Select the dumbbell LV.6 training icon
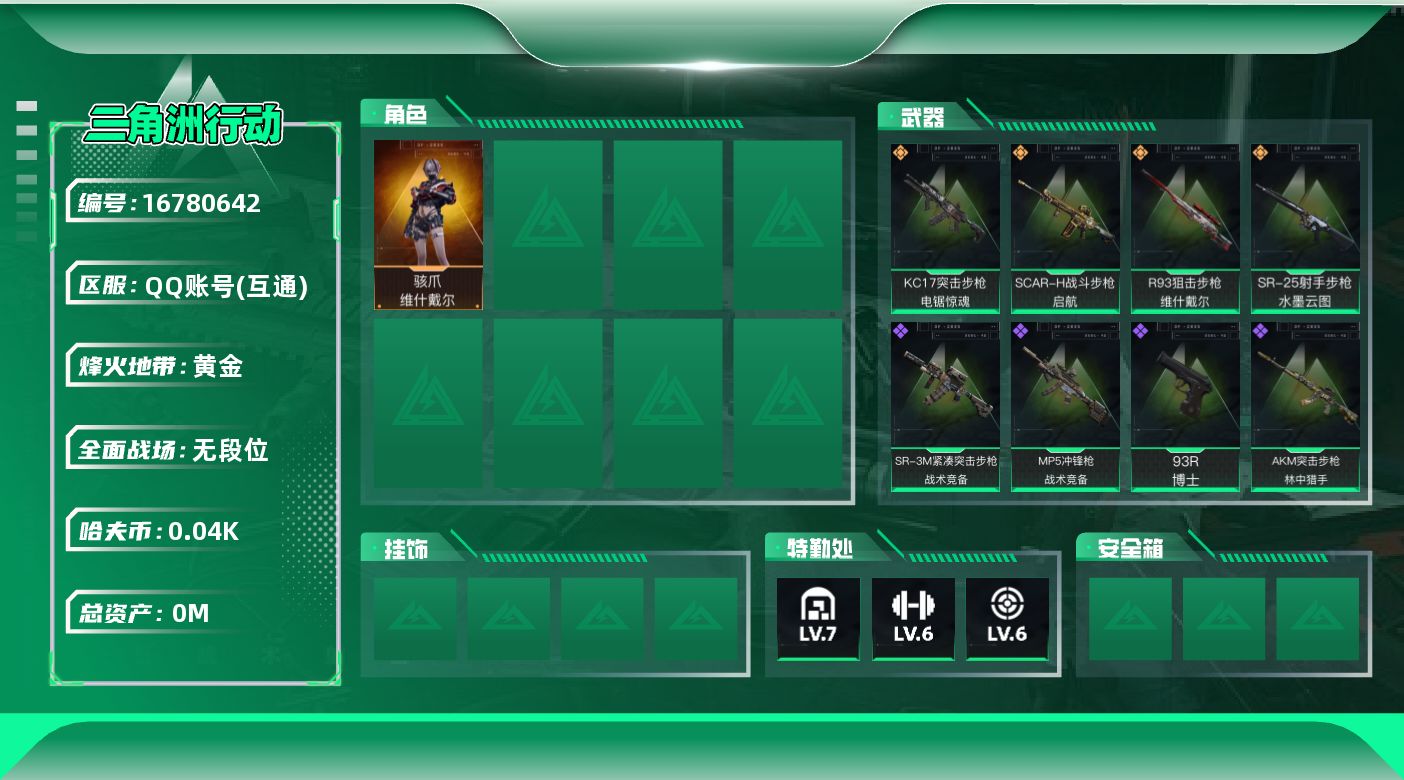The height and width of the screenshot is (780, 1404). (913, 618)
